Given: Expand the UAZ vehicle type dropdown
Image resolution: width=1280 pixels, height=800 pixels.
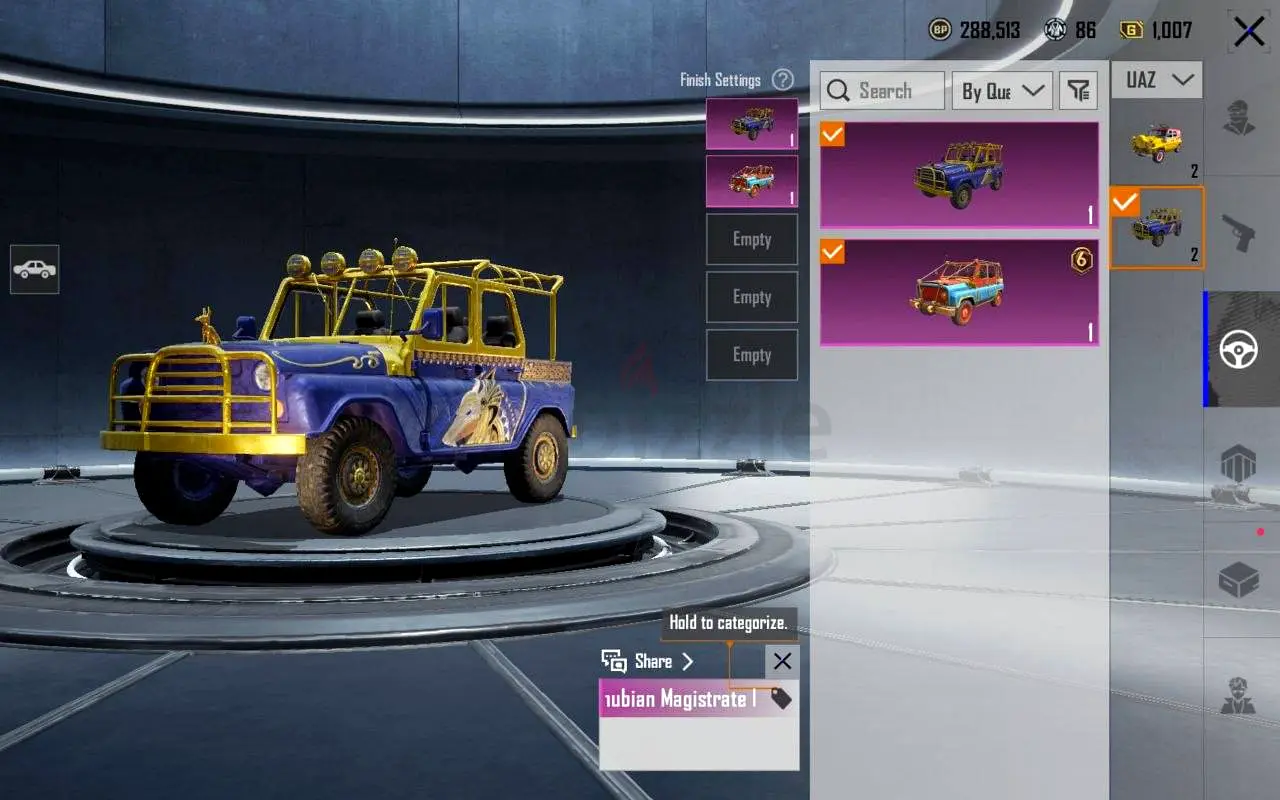Looking at the screenshot, I should [x=1157, y=80].
